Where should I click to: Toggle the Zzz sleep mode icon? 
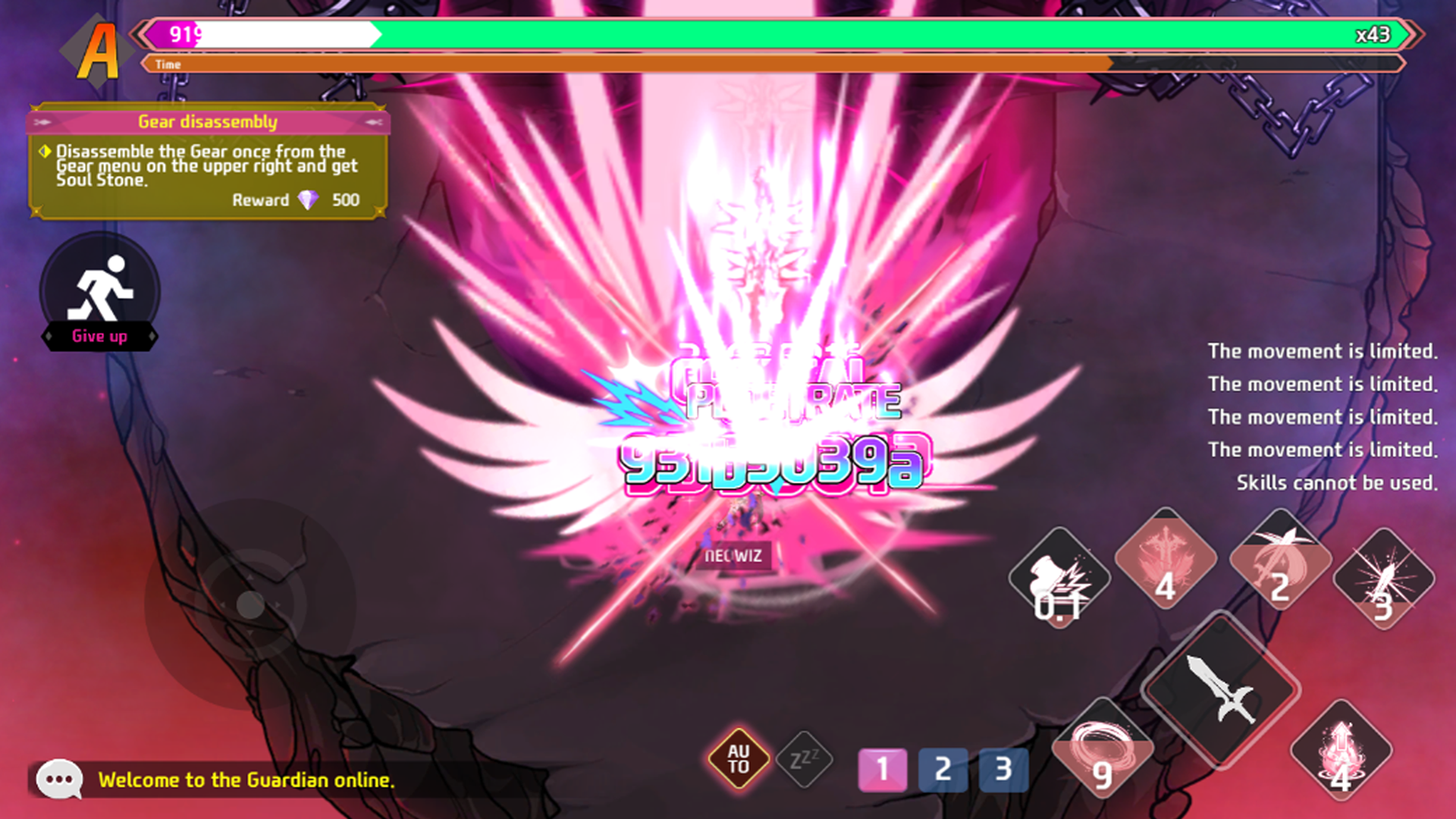tap(805, 758)
